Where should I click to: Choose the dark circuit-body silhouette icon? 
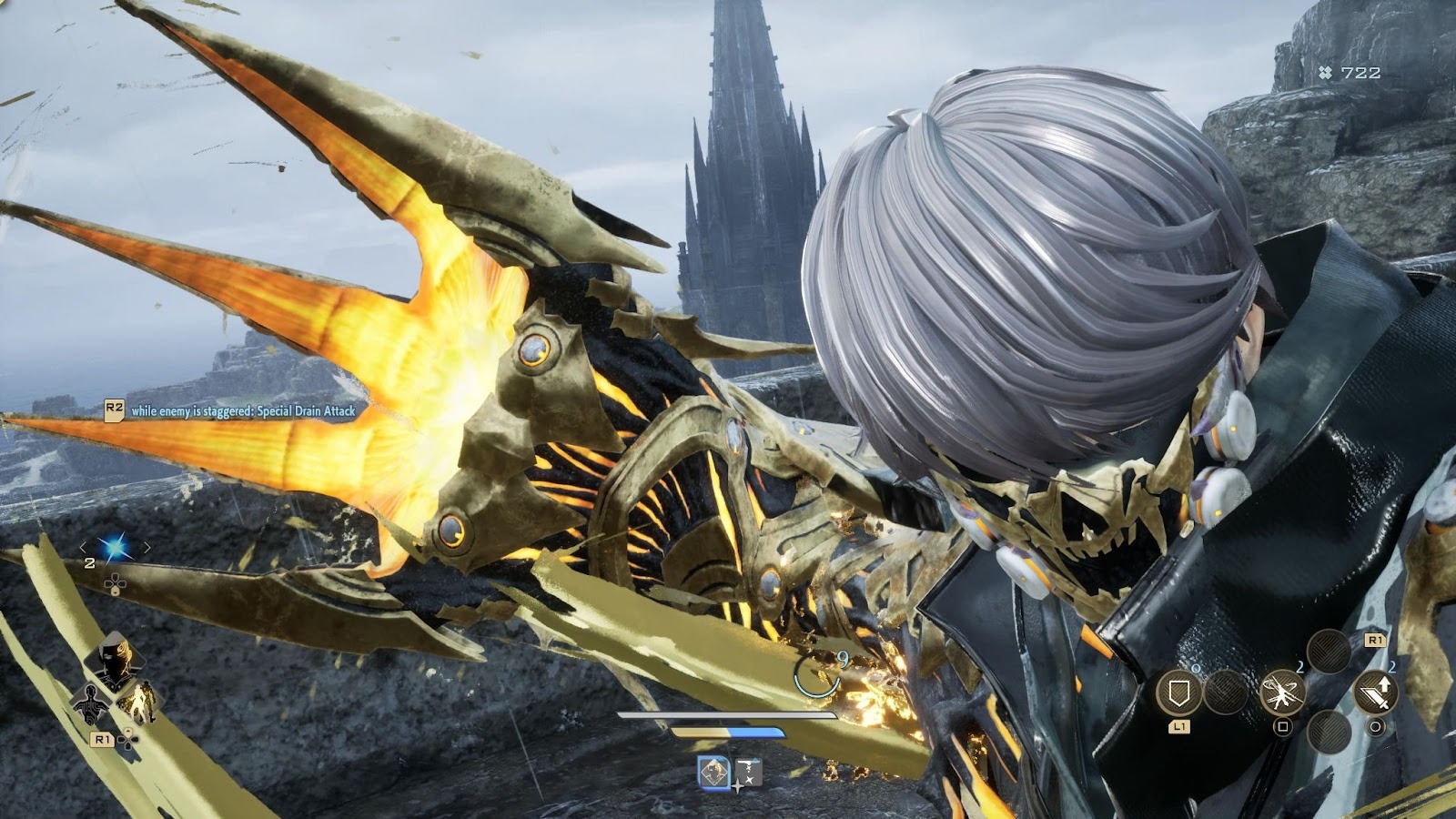[x=92, y=703]
